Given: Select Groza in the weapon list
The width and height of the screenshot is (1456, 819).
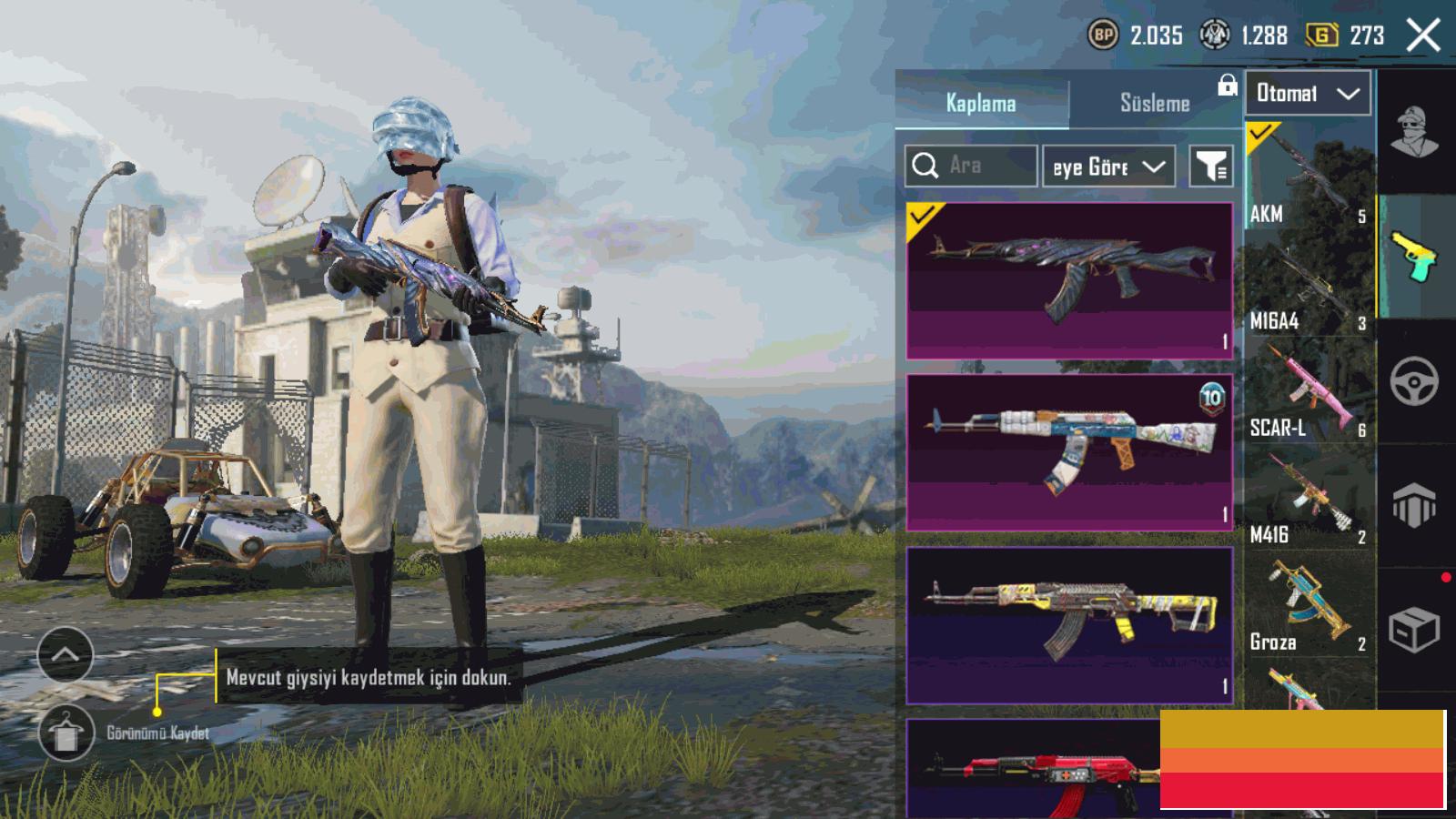Looking at the screenshot, I should pos(1309,606).
